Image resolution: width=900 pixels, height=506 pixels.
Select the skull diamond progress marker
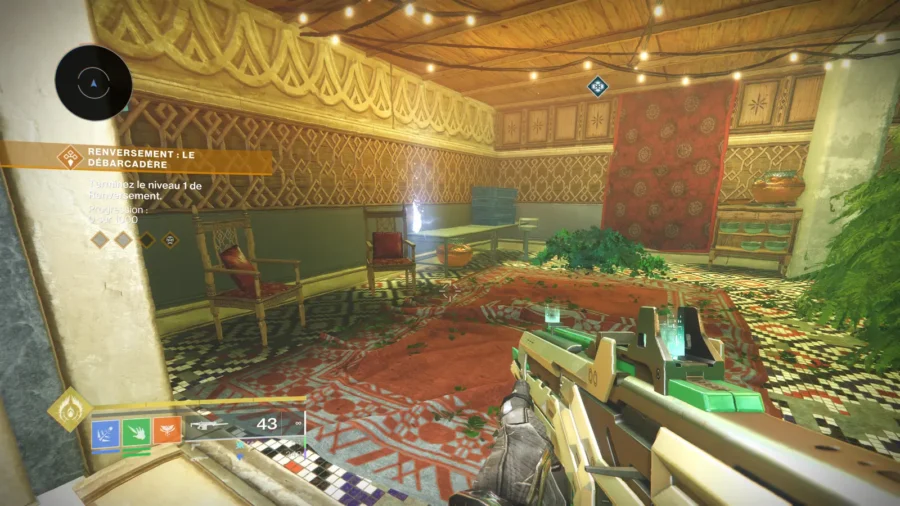tap(170, 239)
